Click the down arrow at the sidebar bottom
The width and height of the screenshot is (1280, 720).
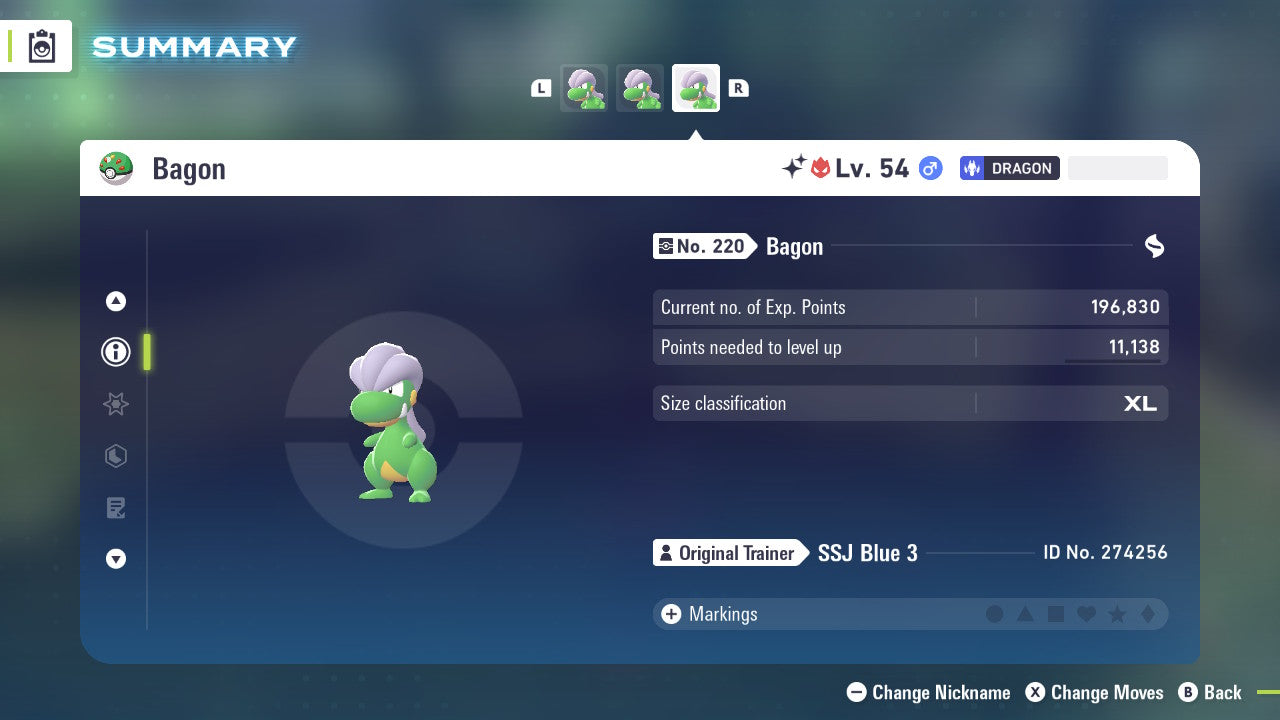coord(115,559)
